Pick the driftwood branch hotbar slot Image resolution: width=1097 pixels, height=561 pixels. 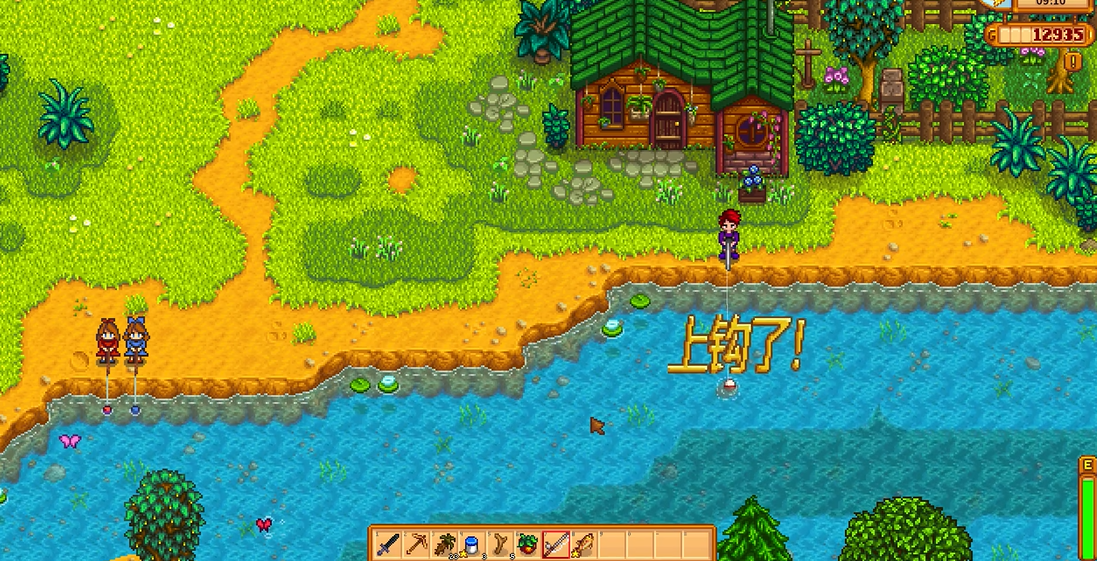tap(500, 545)
